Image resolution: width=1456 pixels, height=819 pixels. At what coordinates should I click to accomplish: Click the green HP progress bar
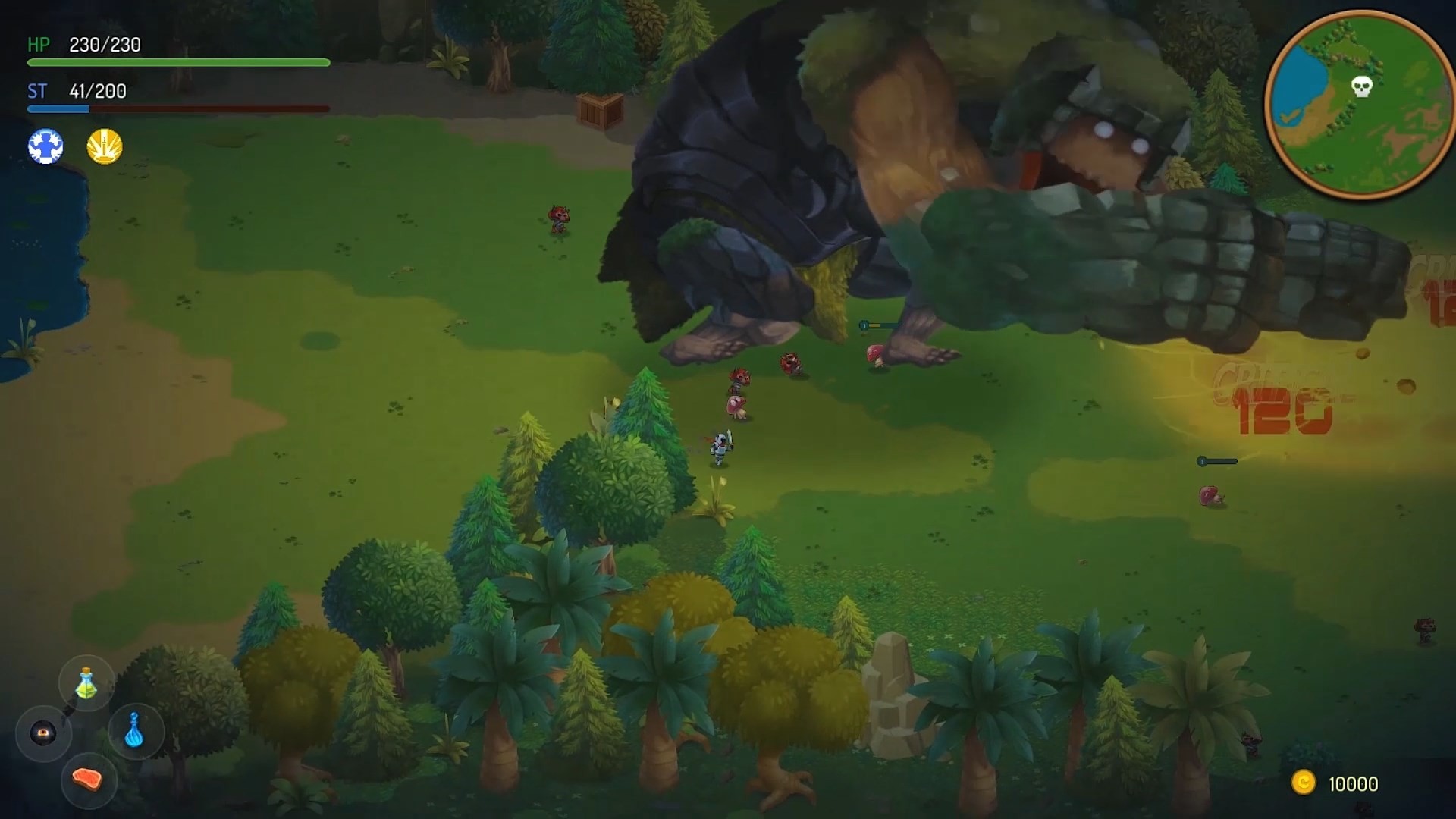[x=178, y=64]
